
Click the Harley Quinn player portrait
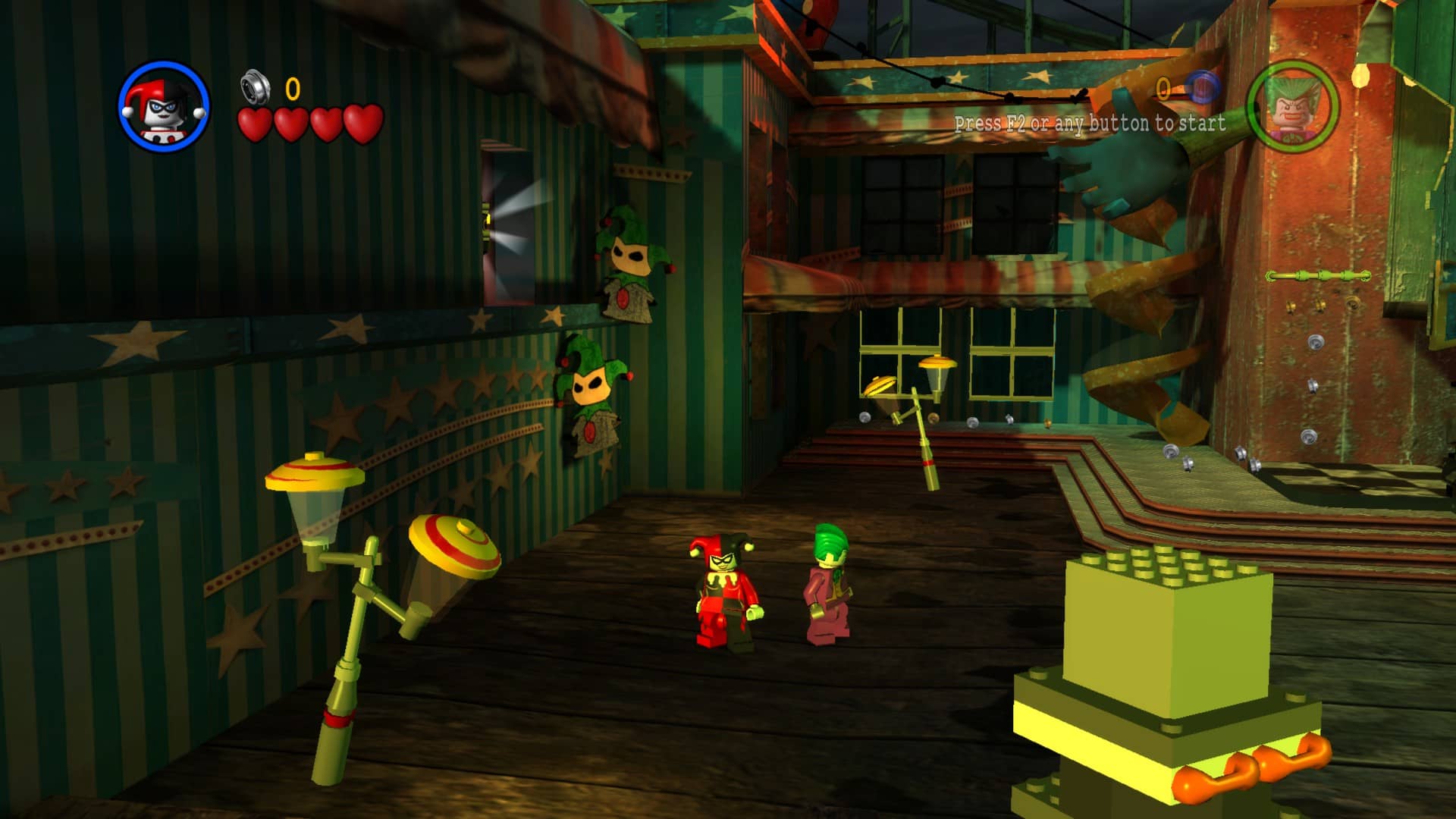[x=165, y=107]
